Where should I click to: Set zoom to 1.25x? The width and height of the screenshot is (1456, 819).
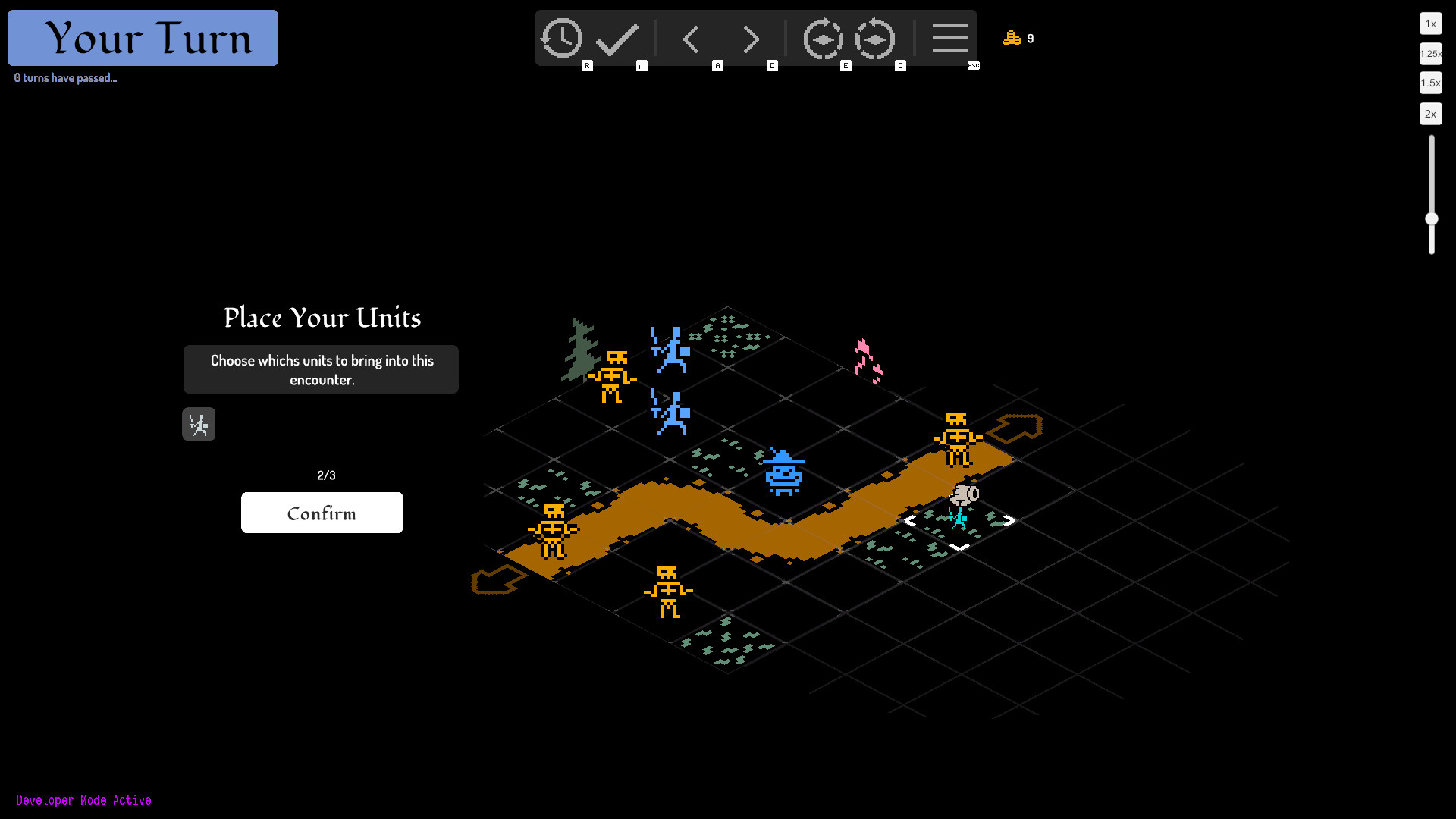1430,53
